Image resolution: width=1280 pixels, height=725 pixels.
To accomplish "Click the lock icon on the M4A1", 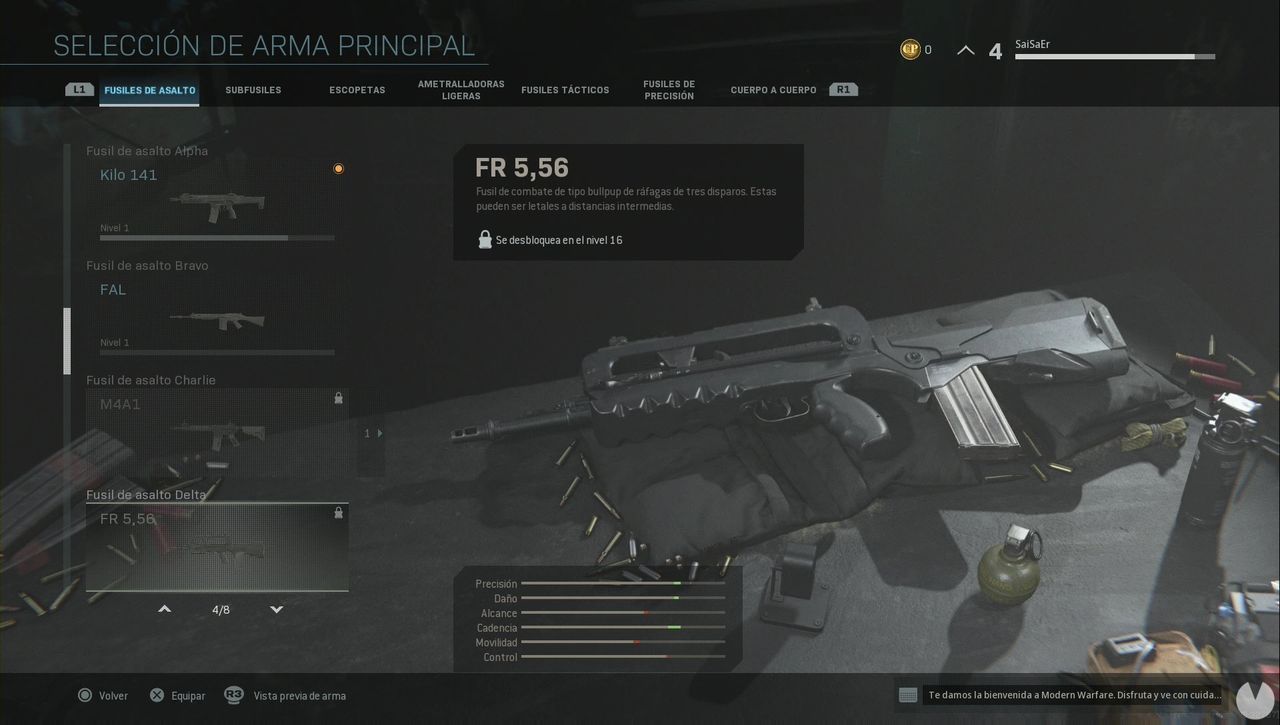I will point(338,398).
